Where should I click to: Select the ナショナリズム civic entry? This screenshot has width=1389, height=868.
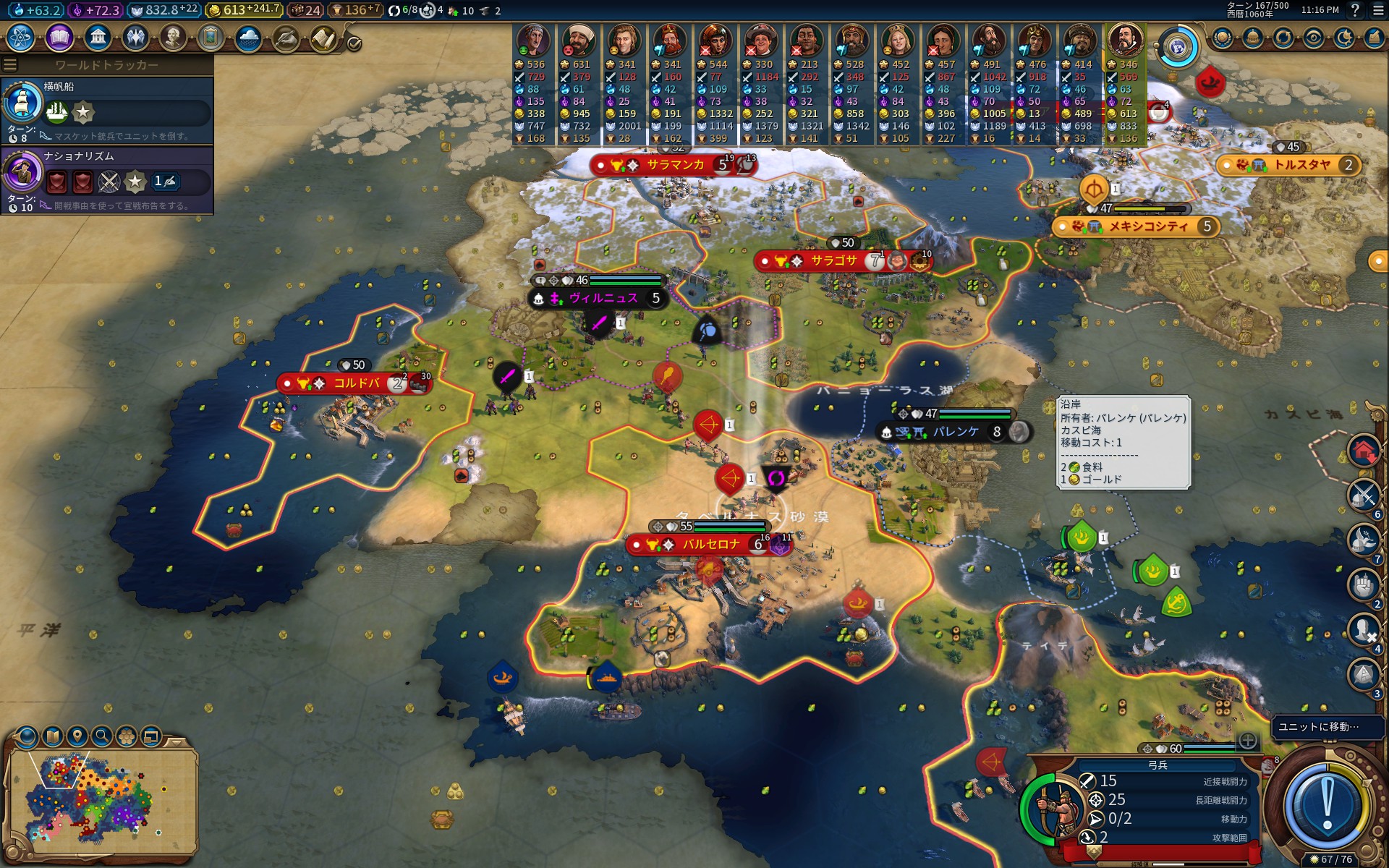[107, 179]
